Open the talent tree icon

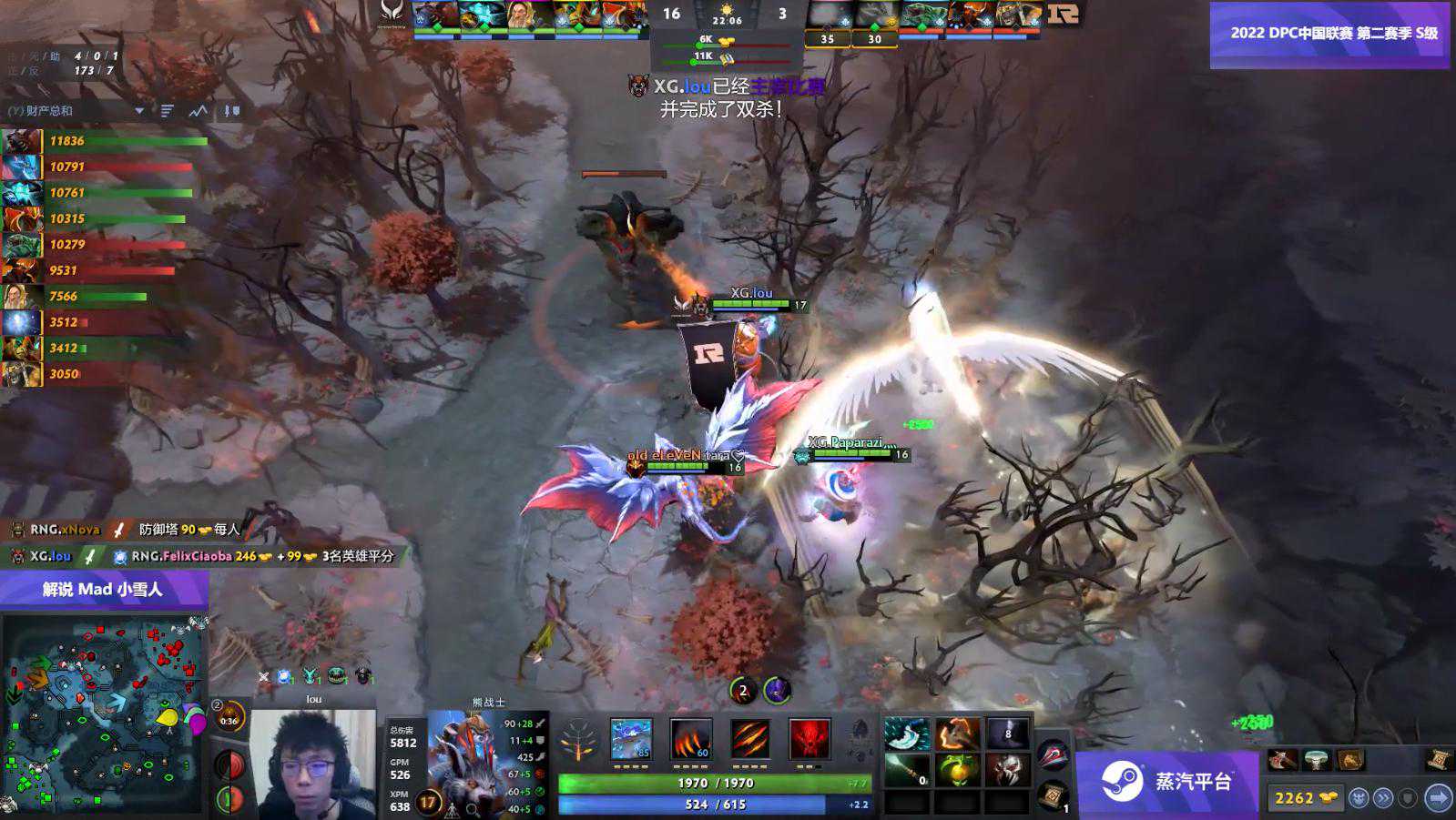[578, 739]
